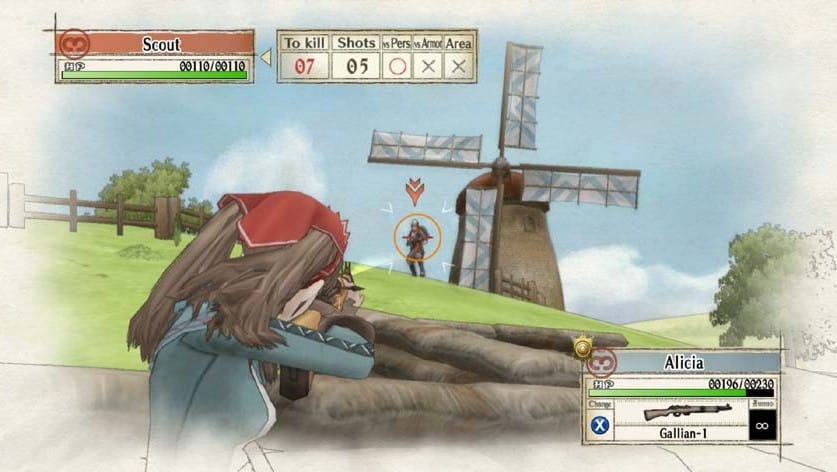Click the red scout class emblem
The width and height of the screenshot is (837, 472).
(74, 44)
